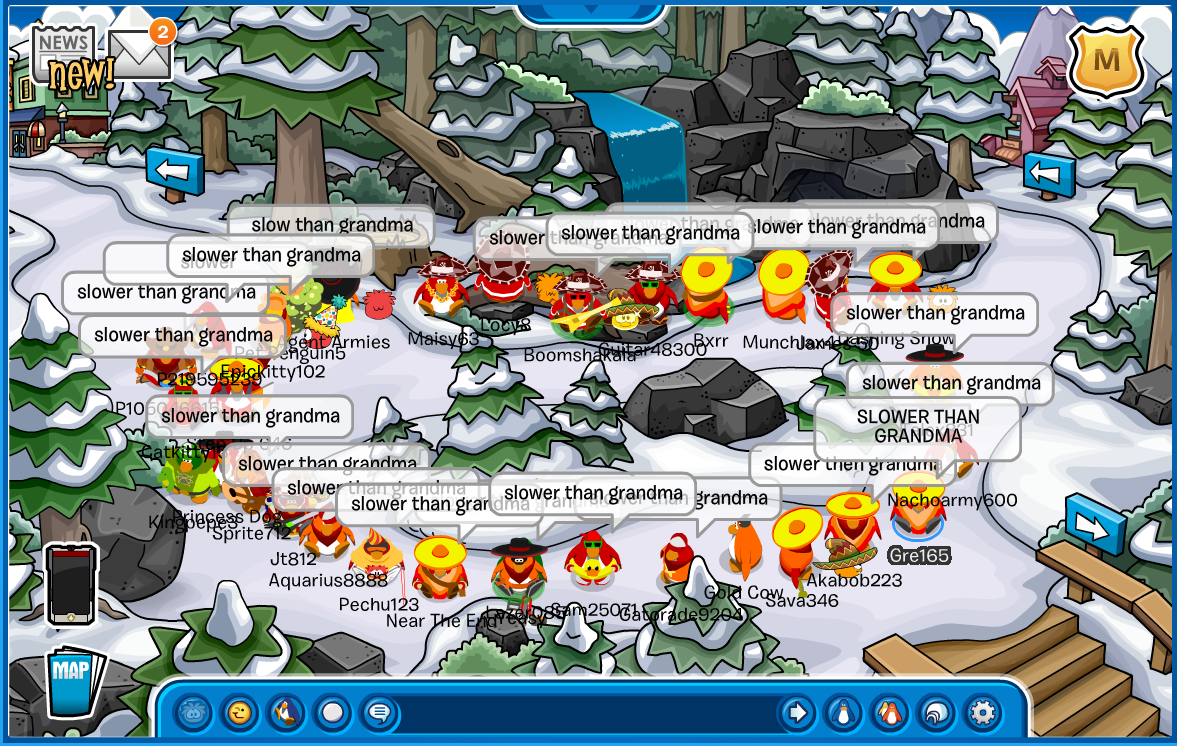Open the island Map
1177x746 pixels.
click(75, 682)
